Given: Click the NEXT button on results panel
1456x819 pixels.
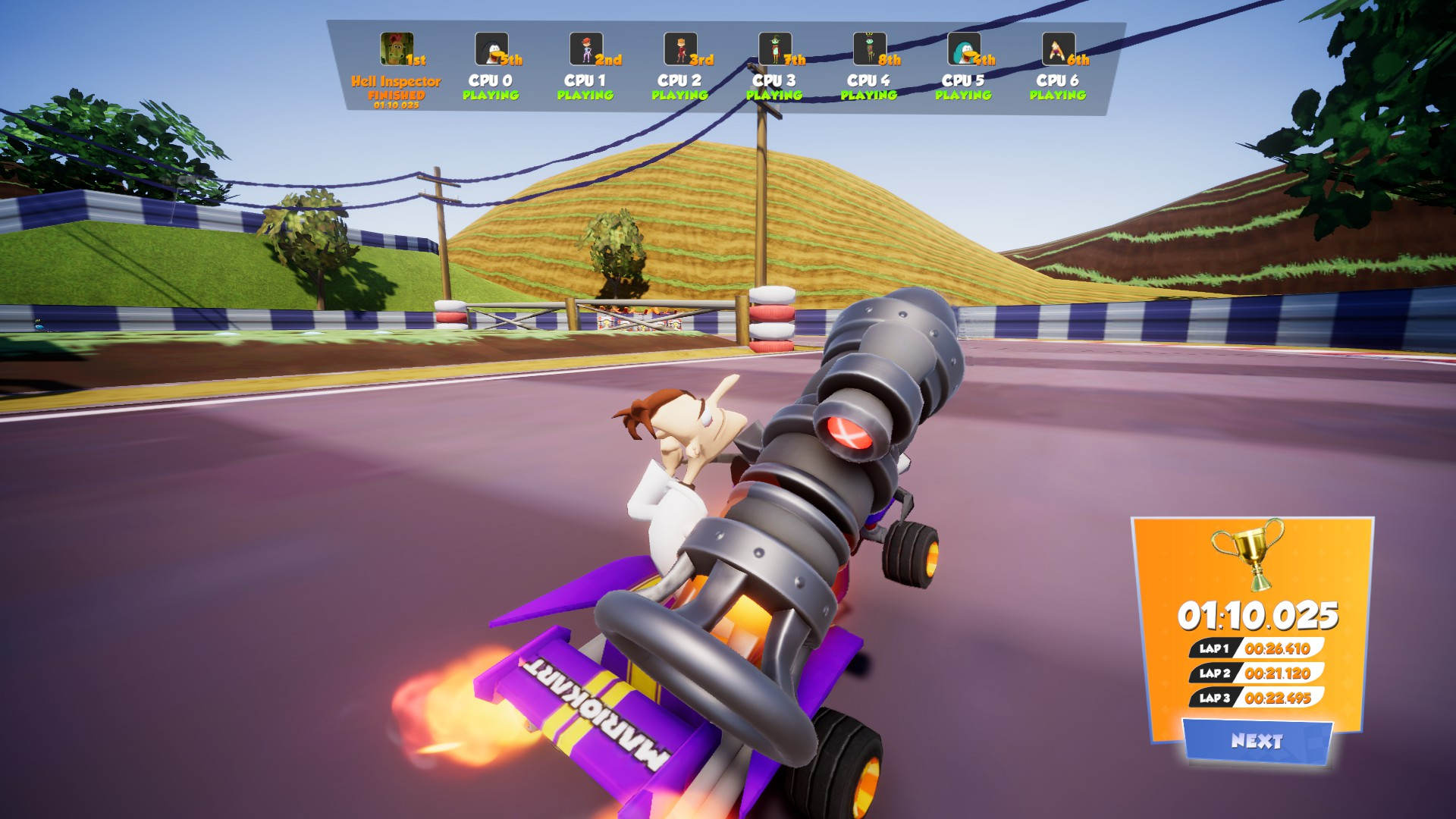Looking at the screenshot, I should [x=1257, y=741].
